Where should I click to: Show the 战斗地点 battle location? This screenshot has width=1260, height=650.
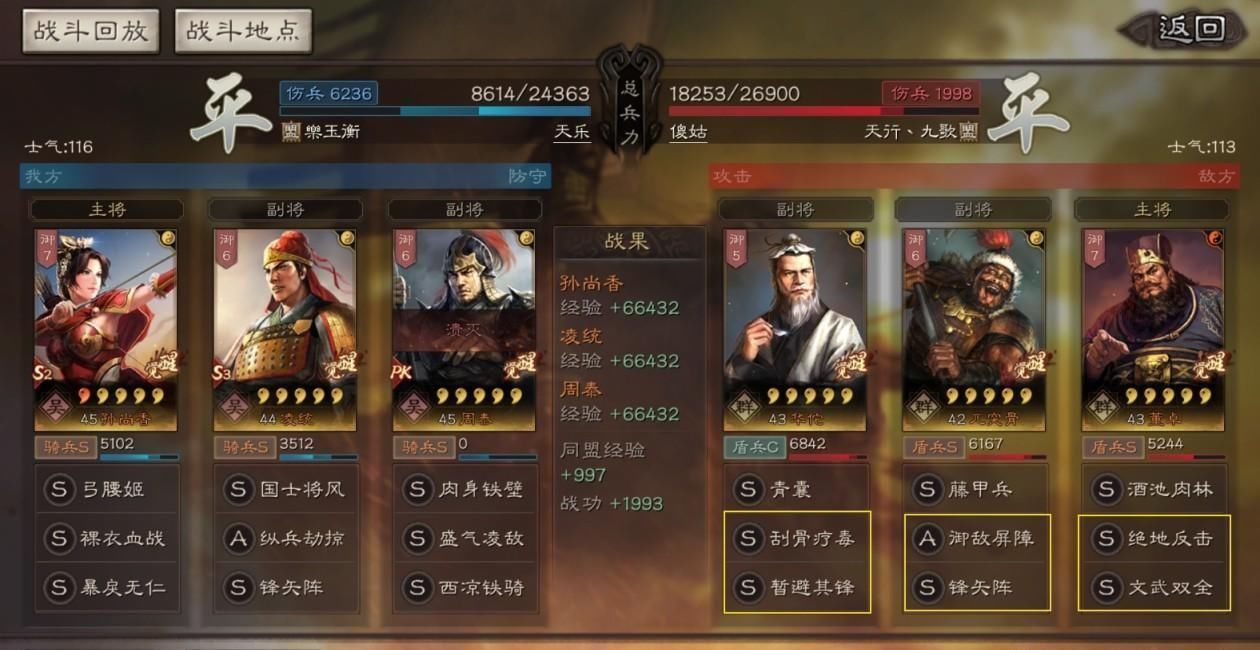click(243, 31)
